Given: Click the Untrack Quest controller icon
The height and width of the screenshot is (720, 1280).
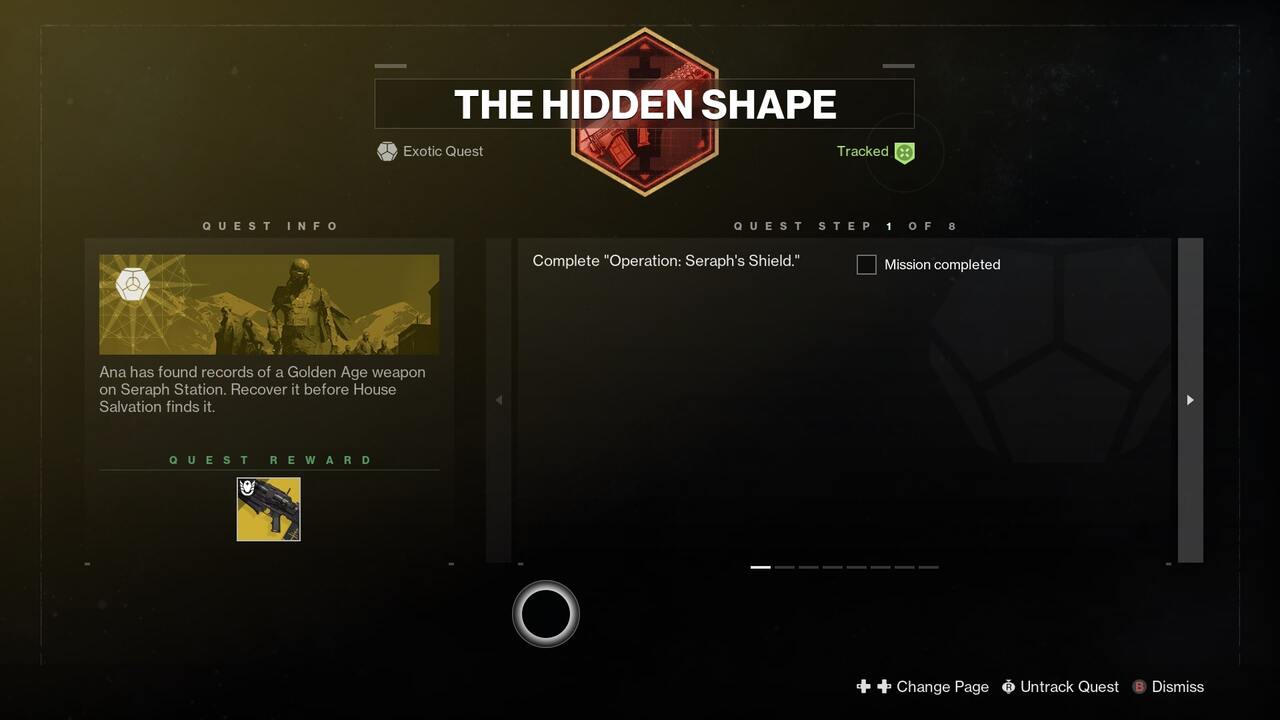Looking at the screenshot, I should pos(1009,687).
